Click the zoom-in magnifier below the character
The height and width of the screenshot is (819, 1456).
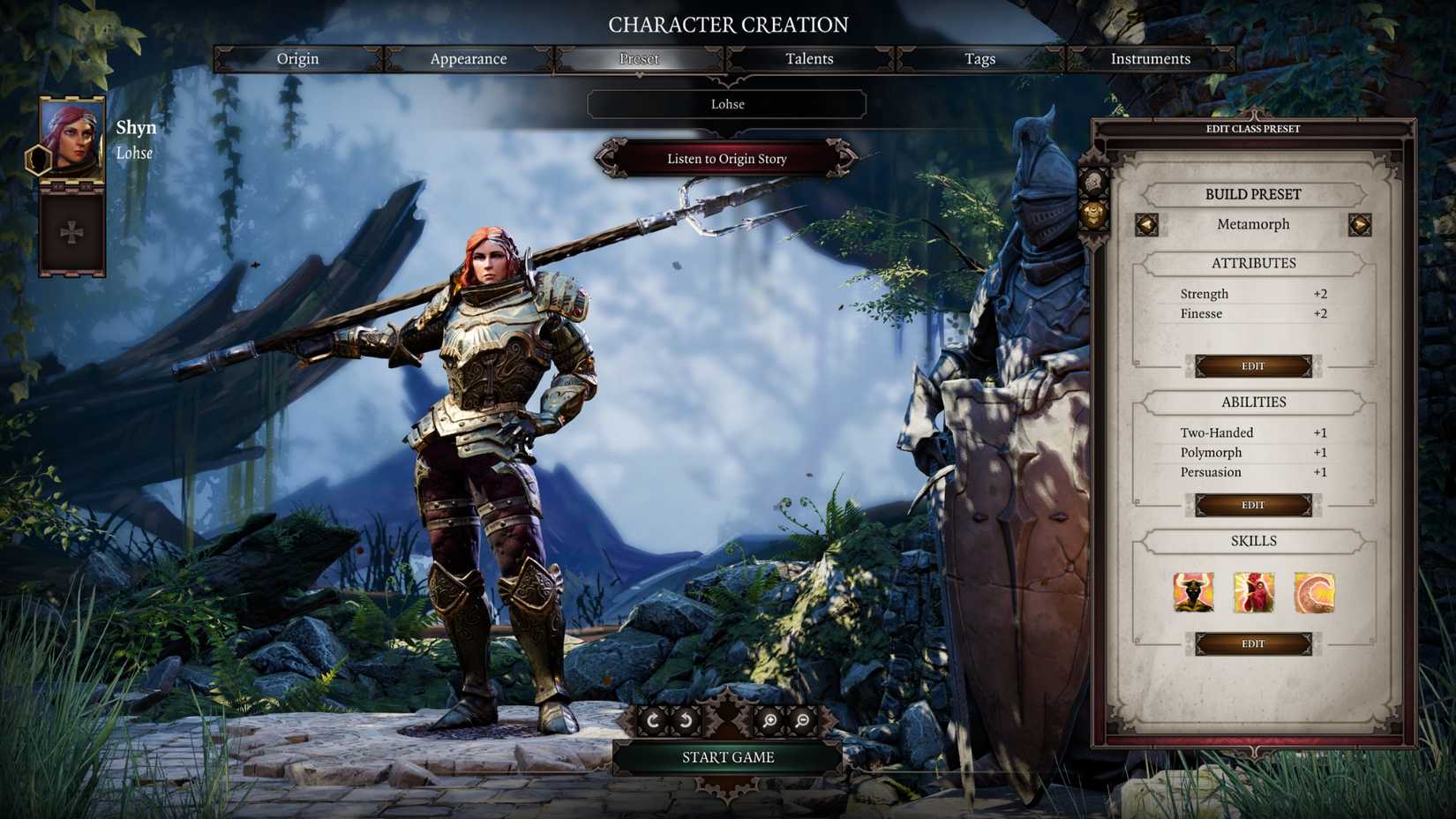point(768,720)
